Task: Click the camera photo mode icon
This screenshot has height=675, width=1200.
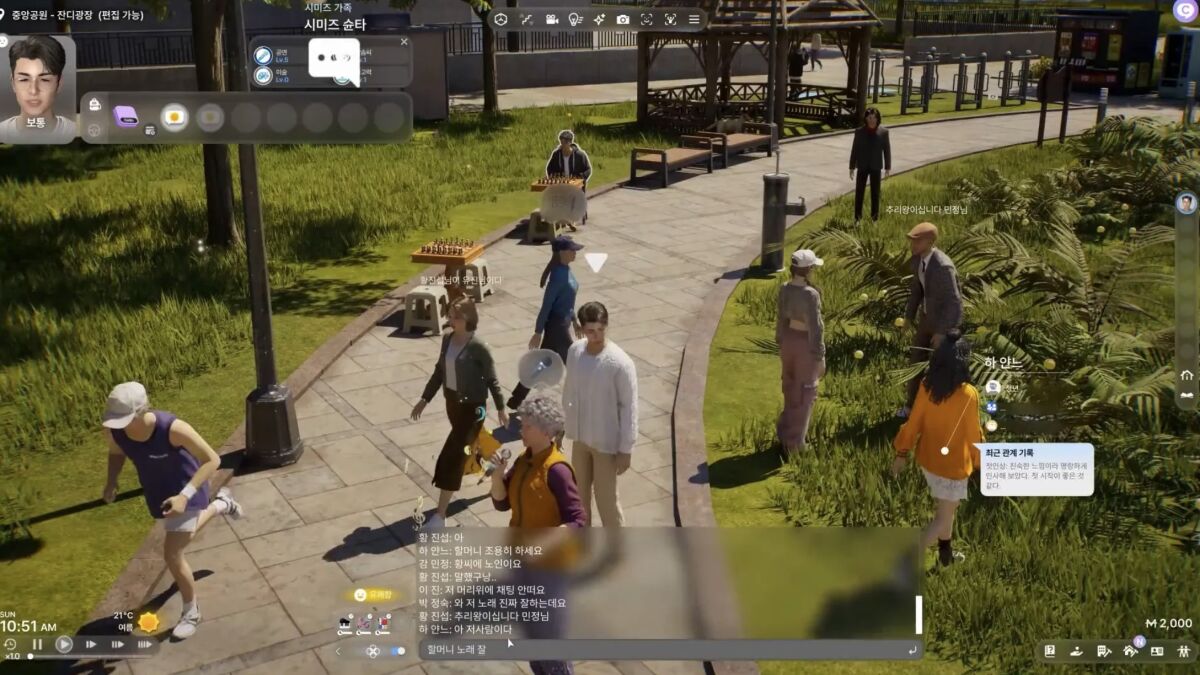Action: [623, 19]
